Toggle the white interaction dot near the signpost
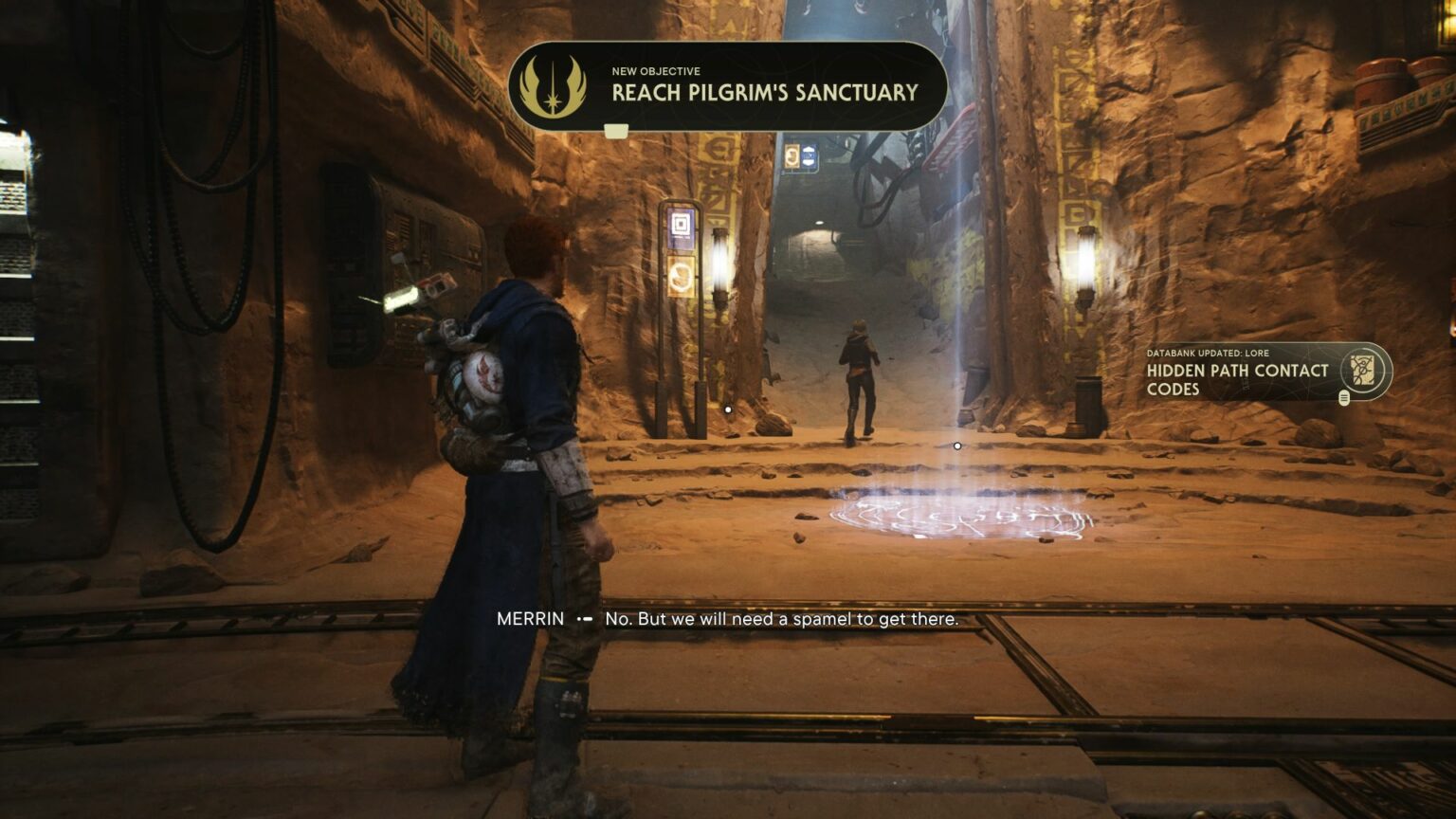This screenshot has width=1456, height=819. tap(727, 409)
